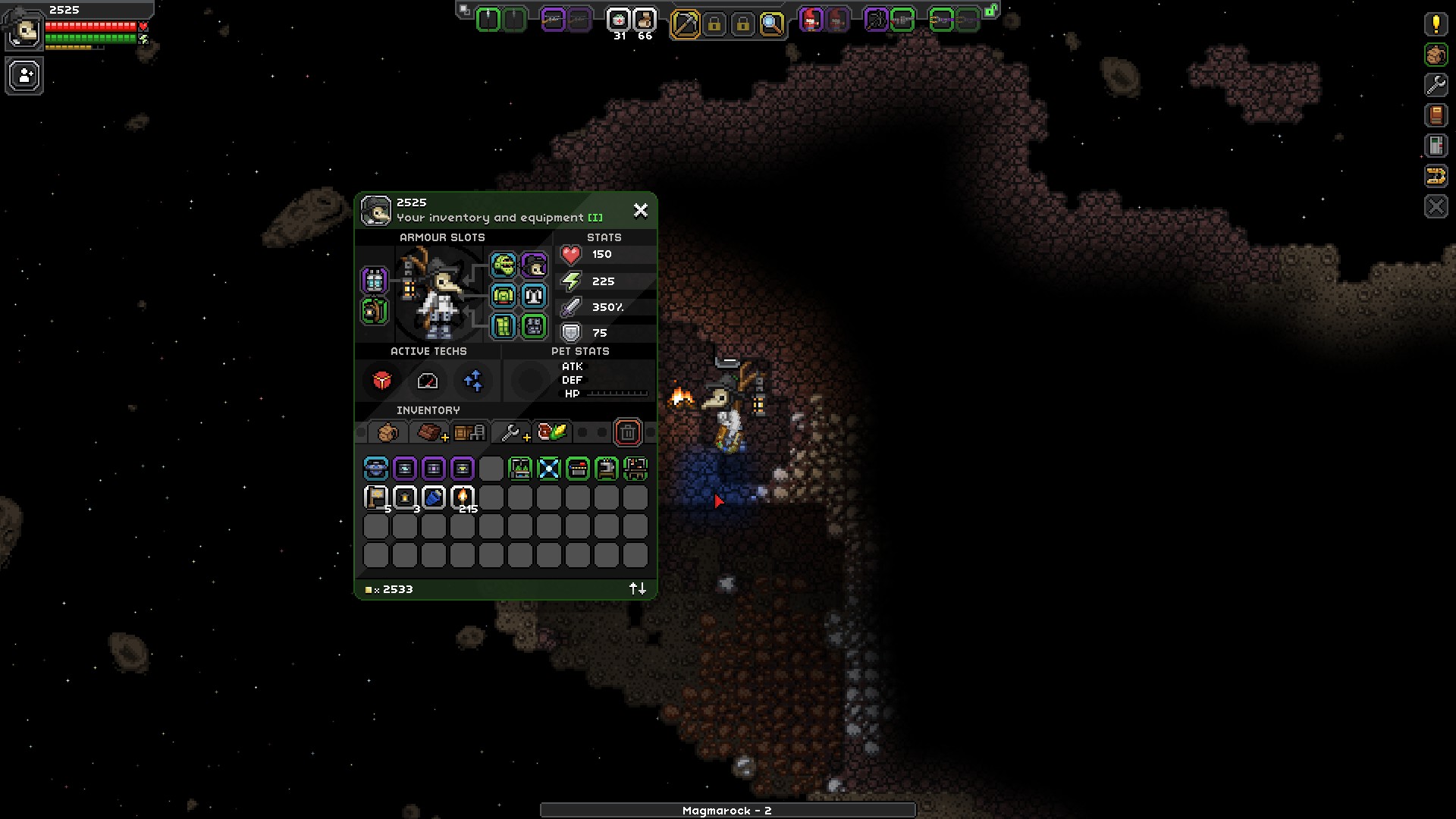Image resolution: width=1456 pixels, height=819 pixels.
Task: Open the materials inventory tab
Action: [428, 431]
